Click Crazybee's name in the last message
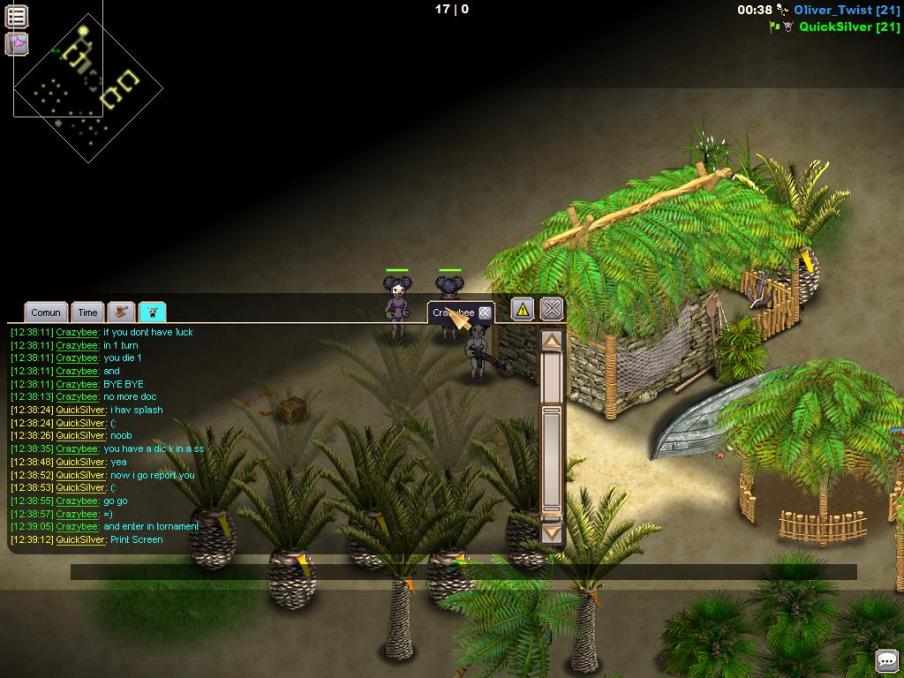 point(77,527)
